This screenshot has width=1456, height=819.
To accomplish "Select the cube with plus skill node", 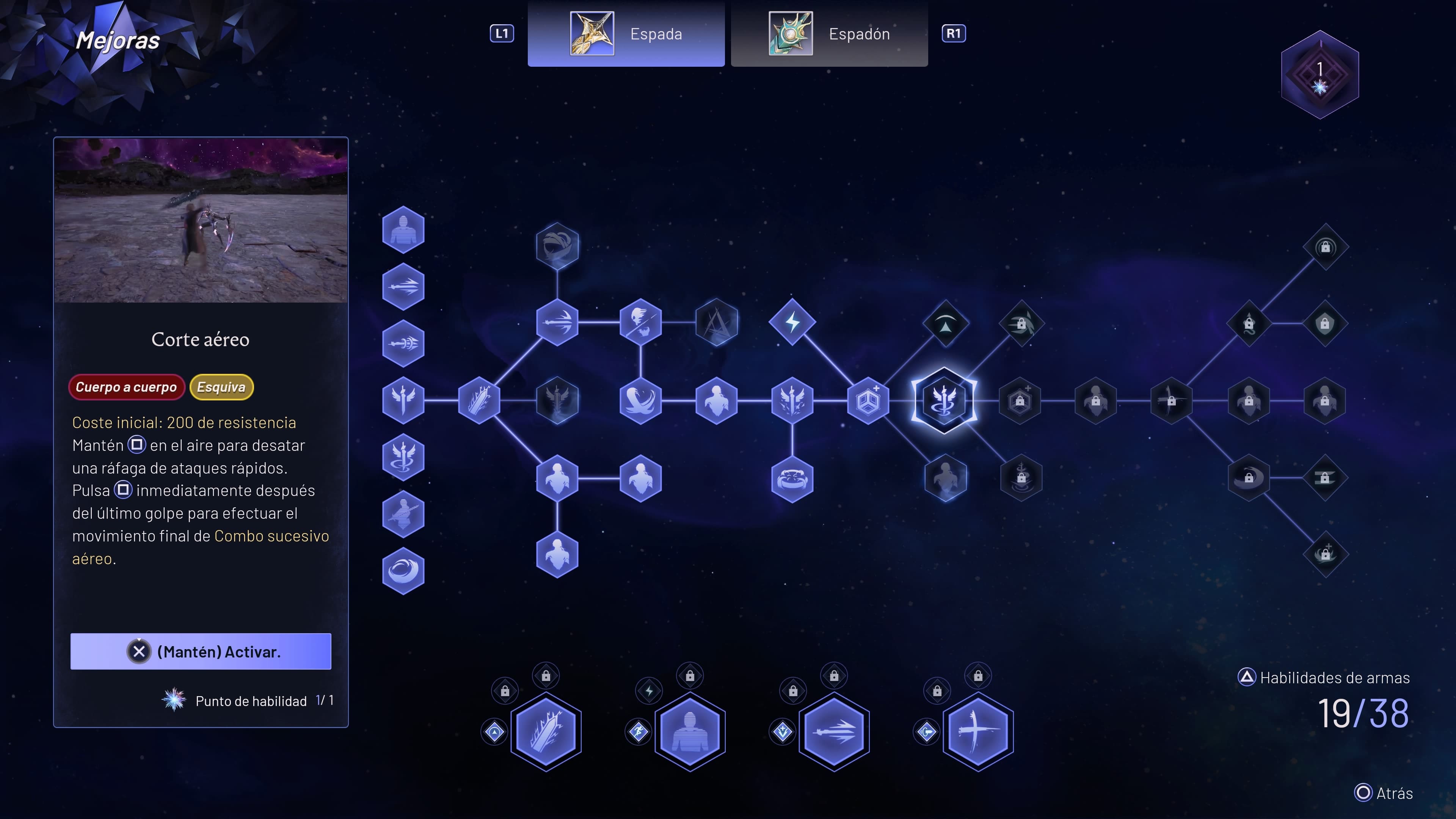I will pos(868,401).
